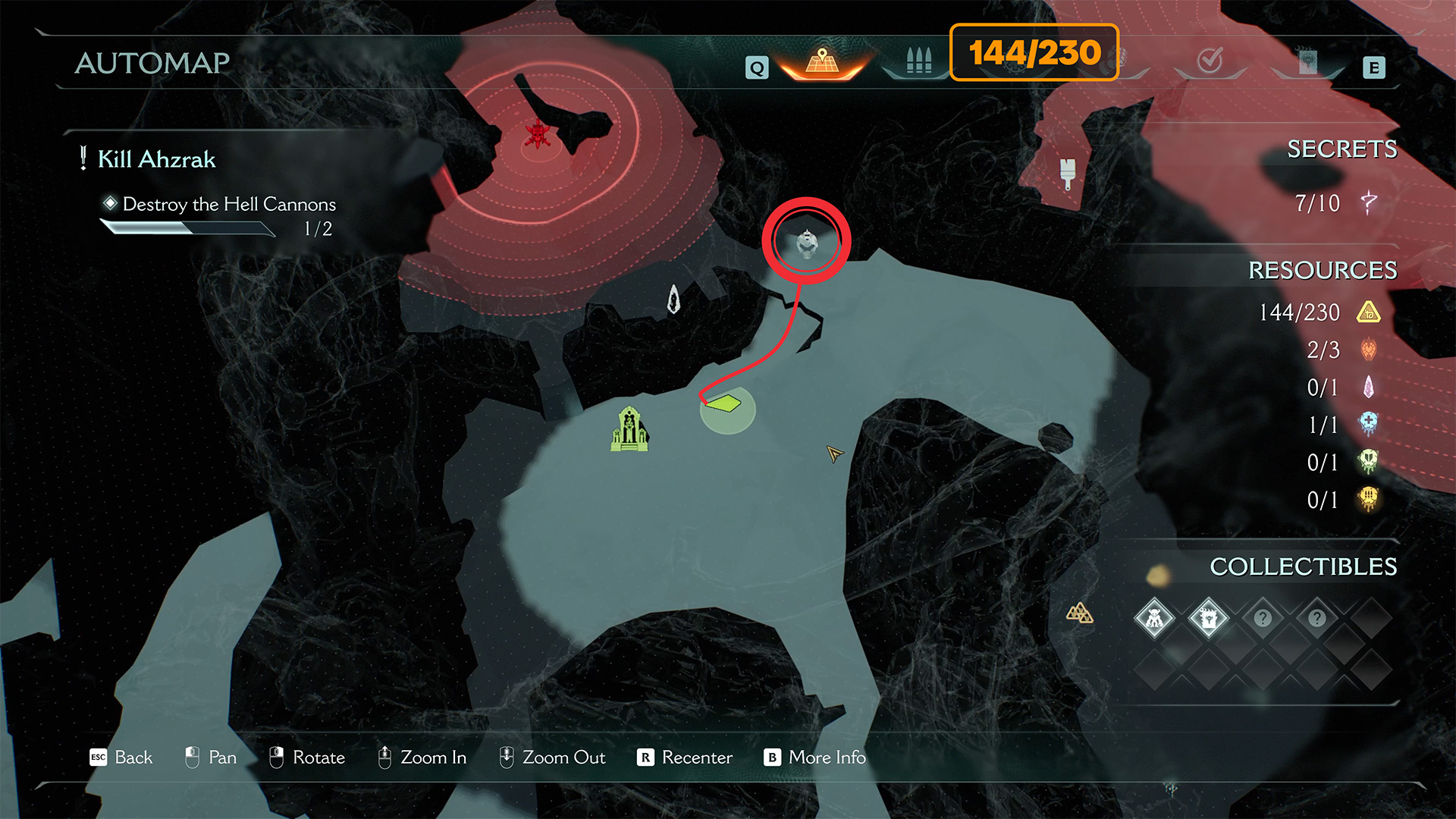Click the player arrow on the map
1456x819 pixels.
tap(834, 453)
